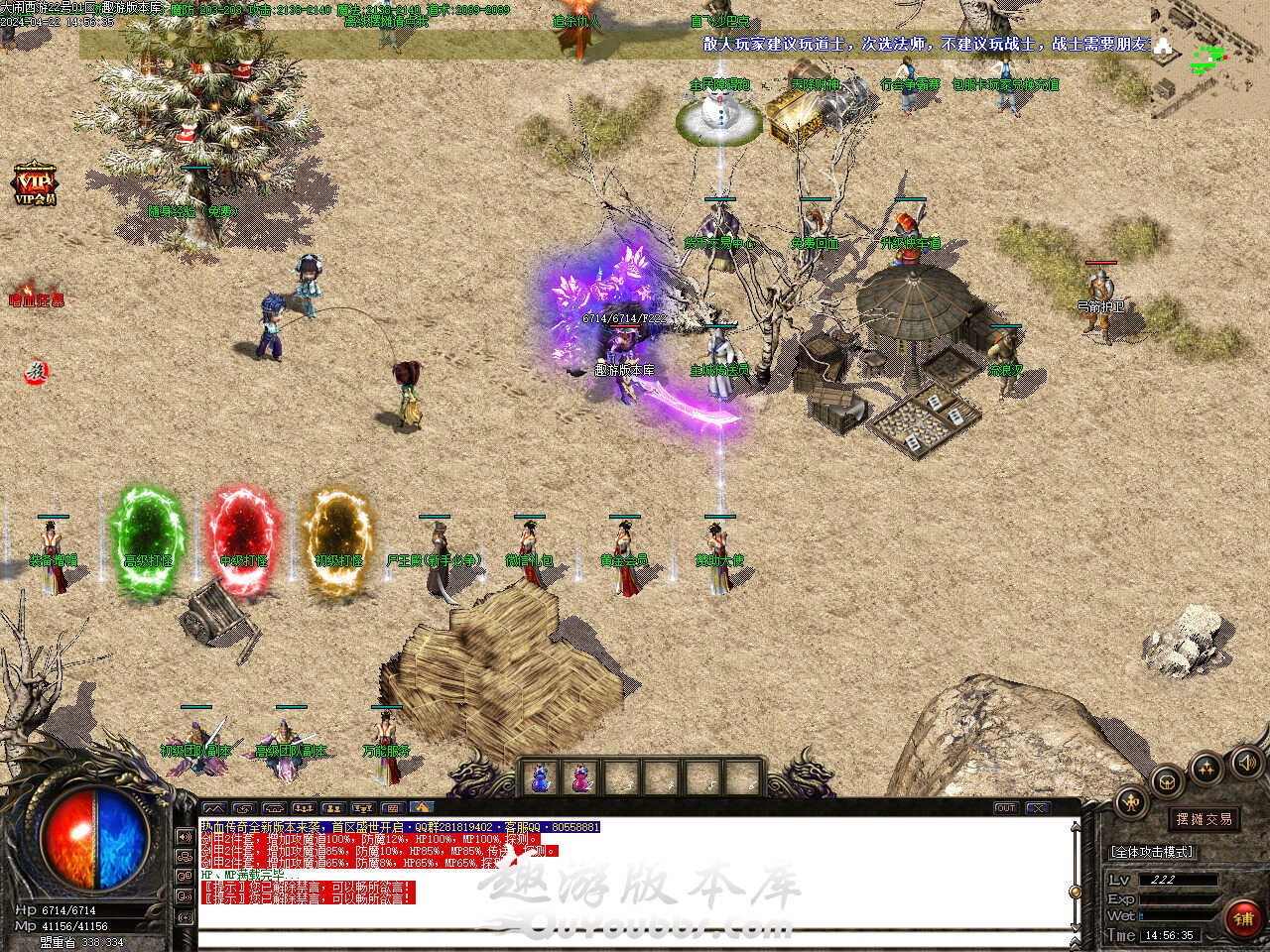Click the chat text input line

pos(635,941)
